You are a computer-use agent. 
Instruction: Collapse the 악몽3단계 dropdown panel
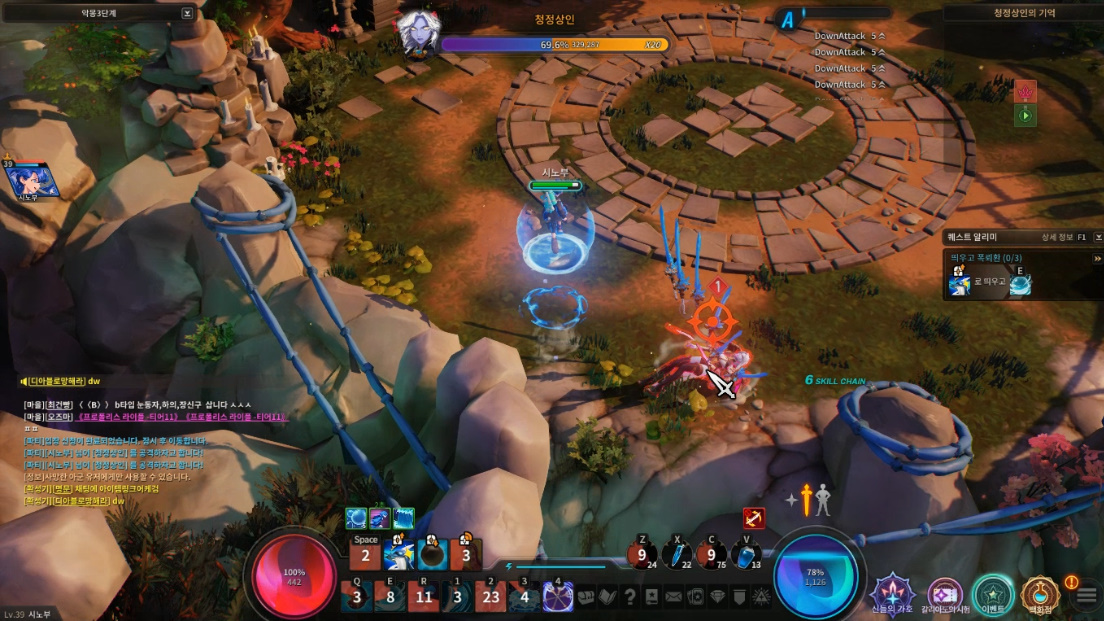point(187,13)
